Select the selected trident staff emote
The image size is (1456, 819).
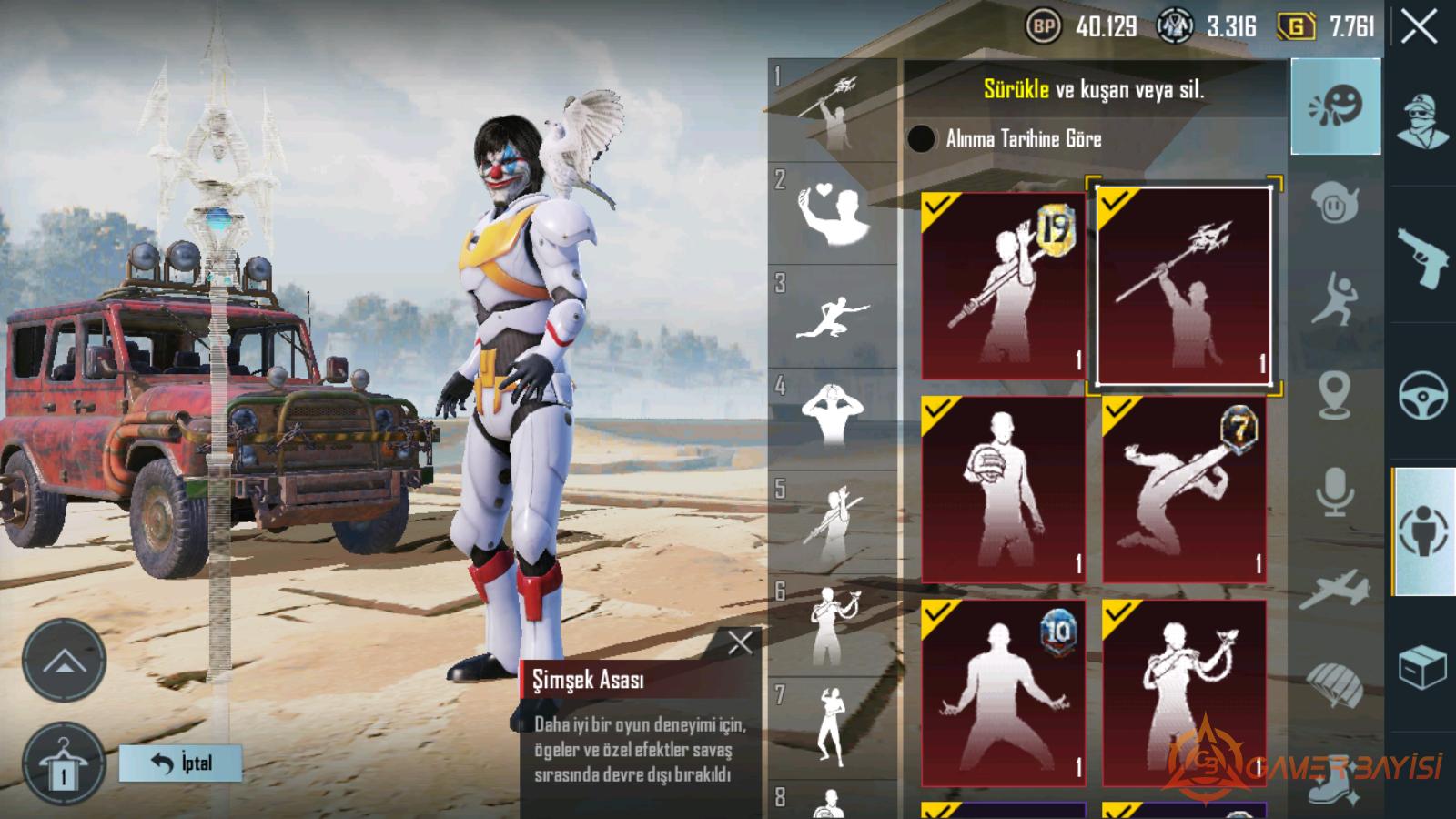pos(1183,286)
